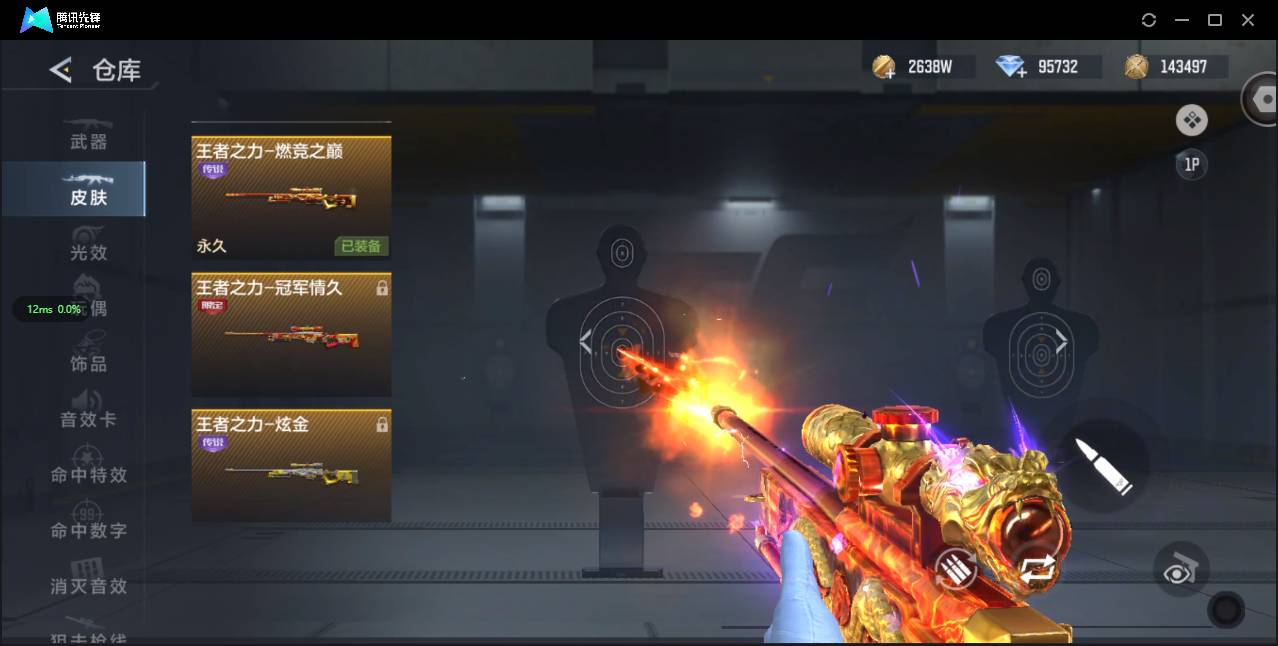Switch weapon with the swap arrows button
Image resolution: width=1278 pixels, height=646 pixels.
[1038, 570]
